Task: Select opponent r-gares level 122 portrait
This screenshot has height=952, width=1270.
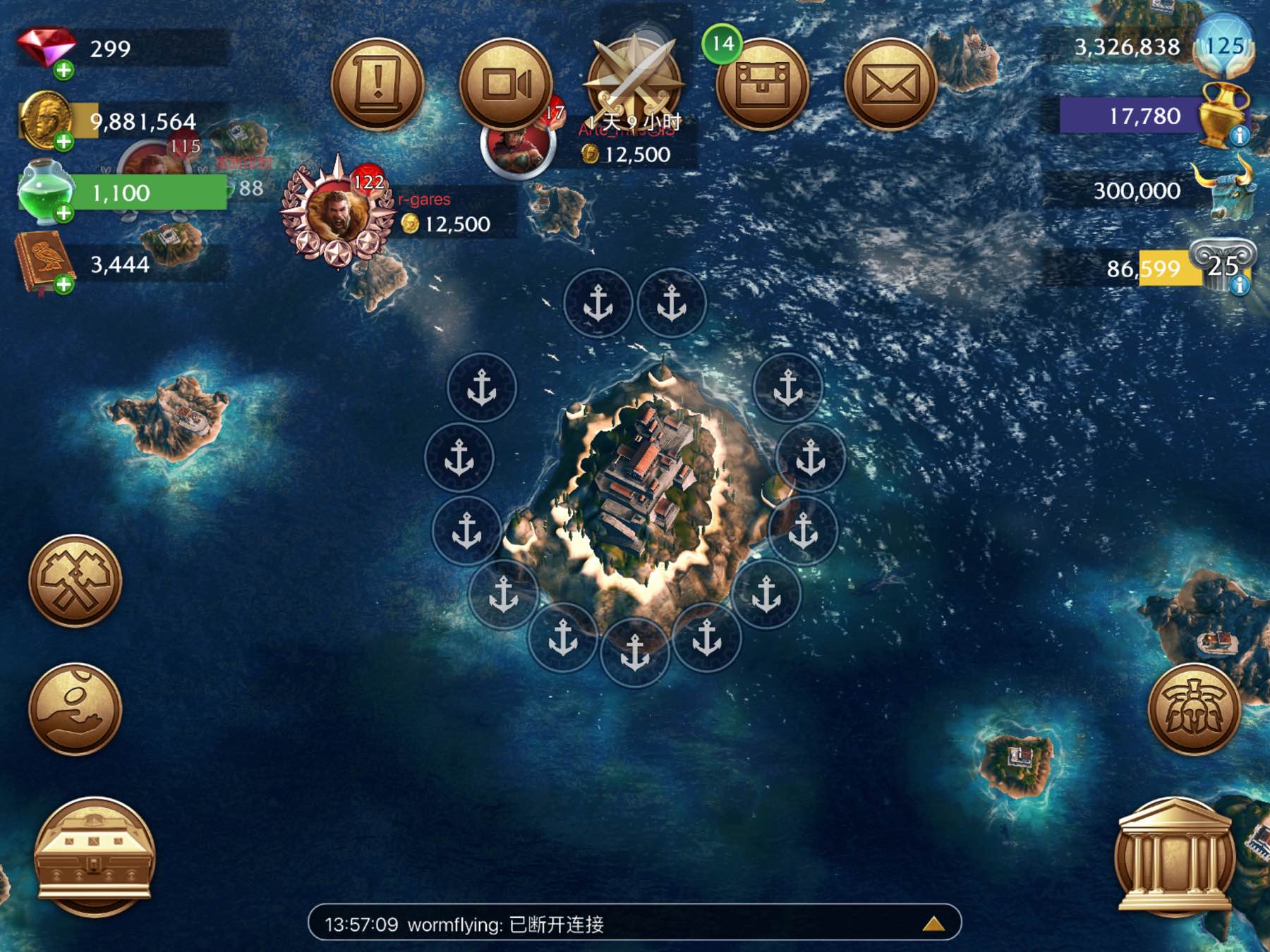Action: coord(337,212)
